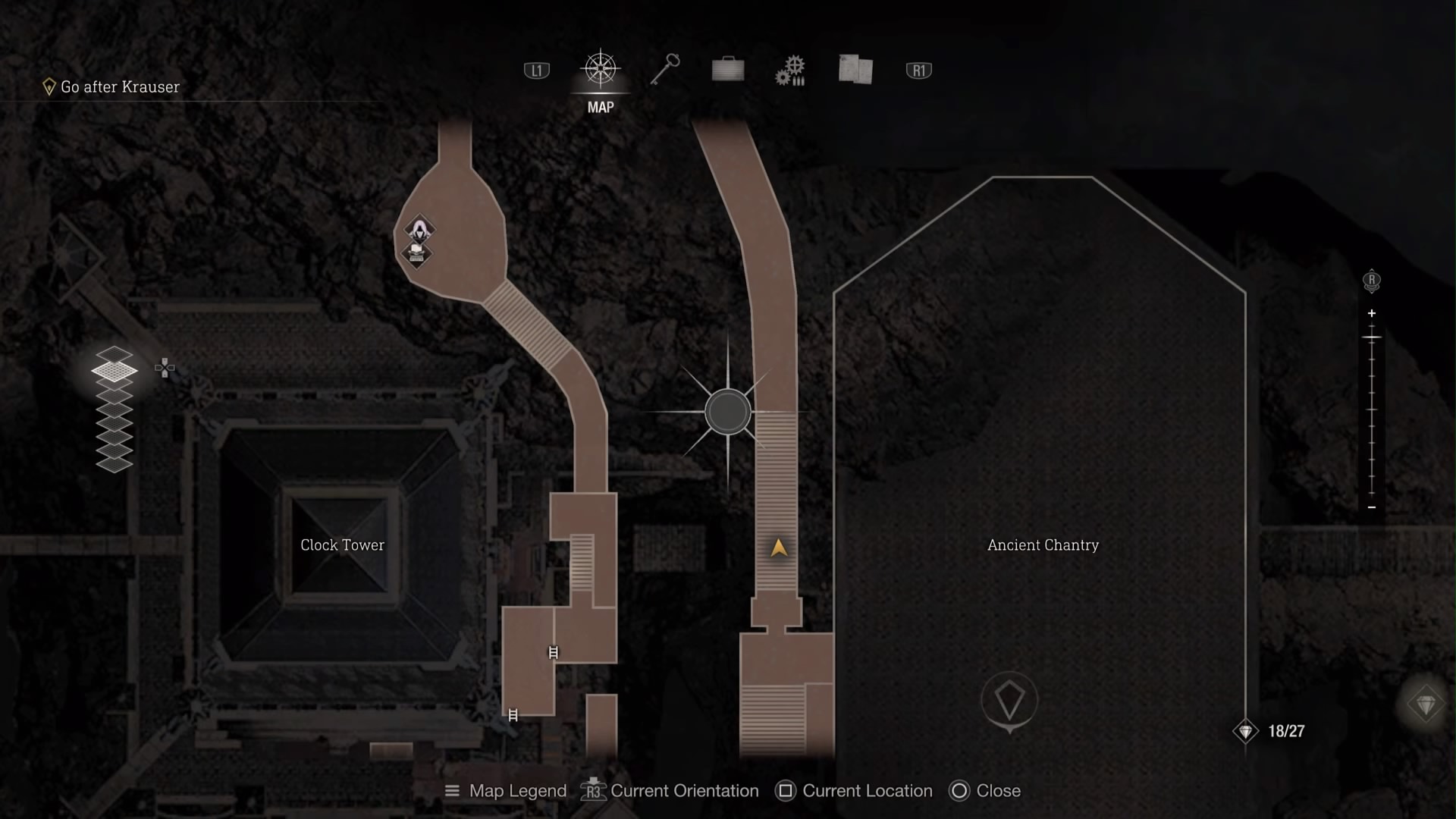Click the treasure gem counter icon

point(1244,731)
